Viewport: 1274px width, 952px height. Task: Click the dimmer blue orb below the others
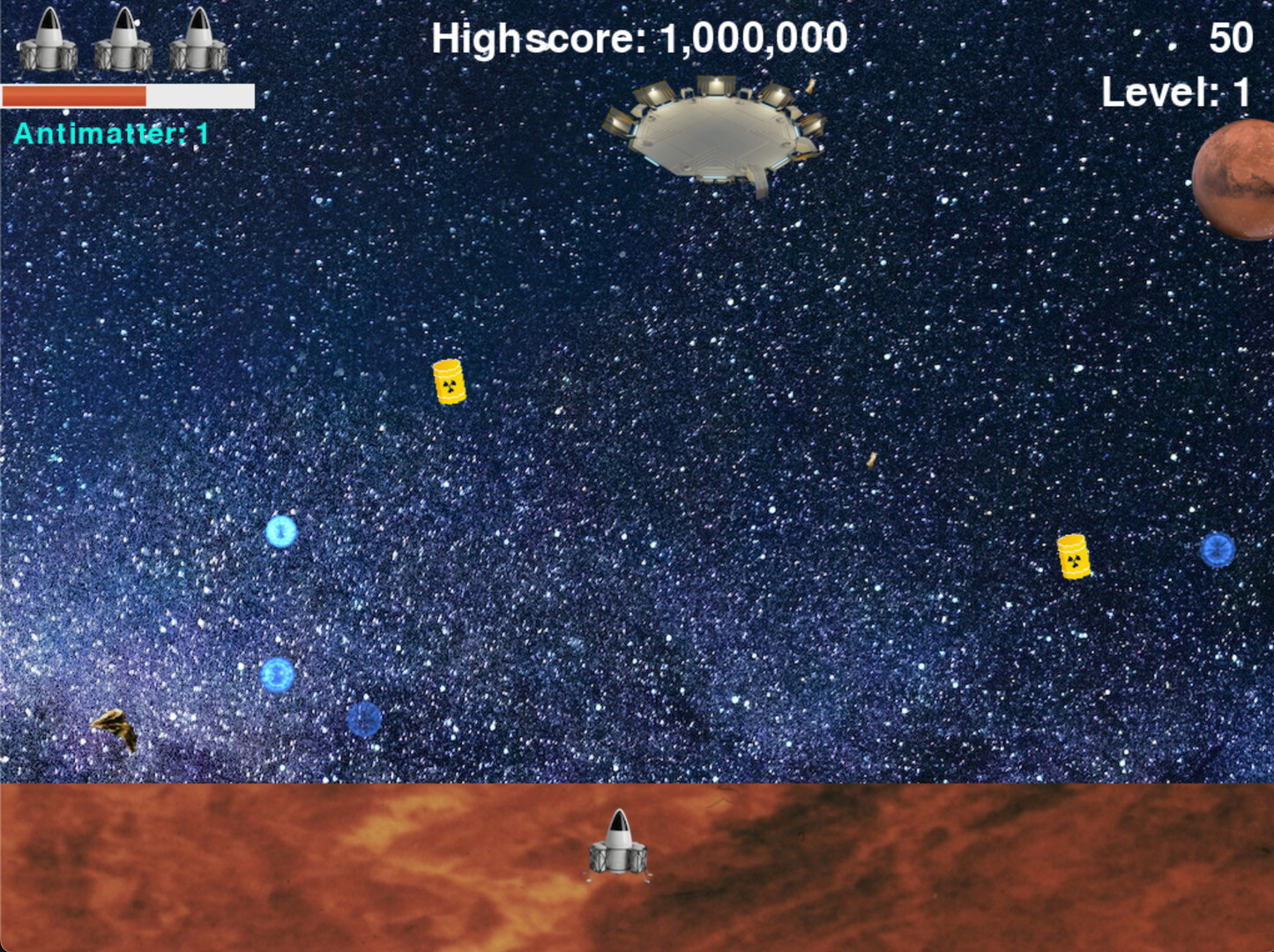coord(365,721)
